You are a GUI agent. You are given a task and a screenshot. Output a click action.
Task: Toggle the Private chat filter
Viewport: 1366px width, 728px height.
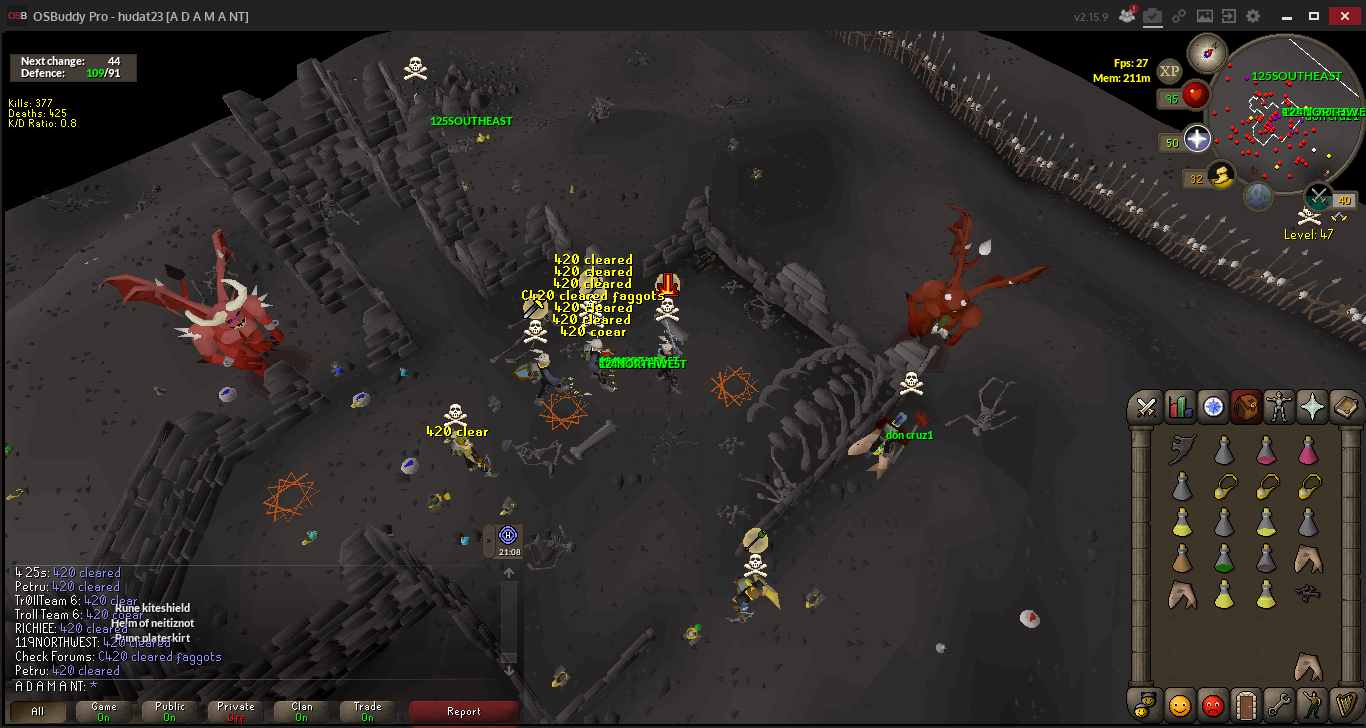coord(236,711)
